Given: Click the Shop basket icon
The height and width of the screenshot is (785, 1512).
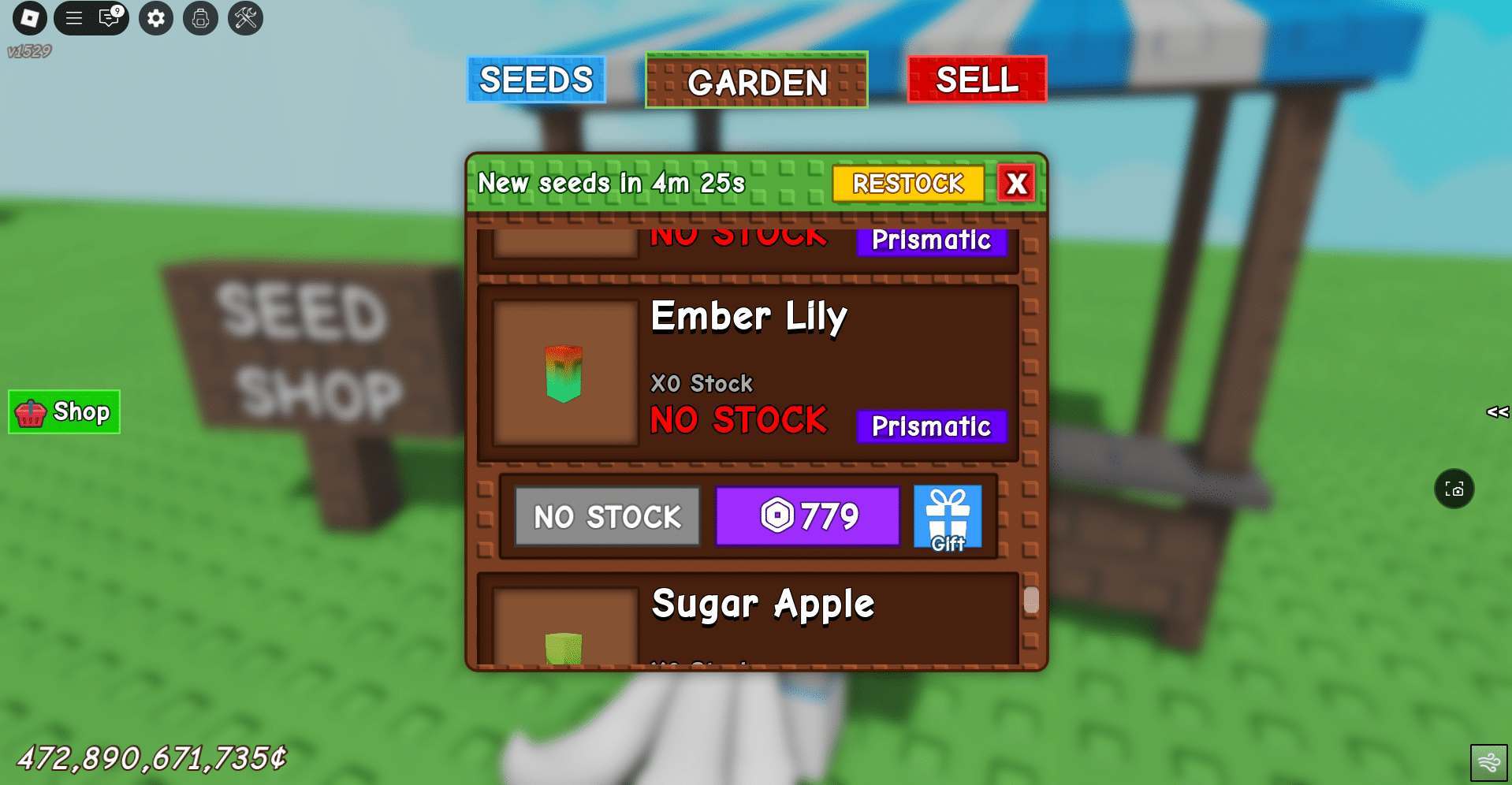Looking at the screenshot, I should pyautogui.click(x=30, y=411).
